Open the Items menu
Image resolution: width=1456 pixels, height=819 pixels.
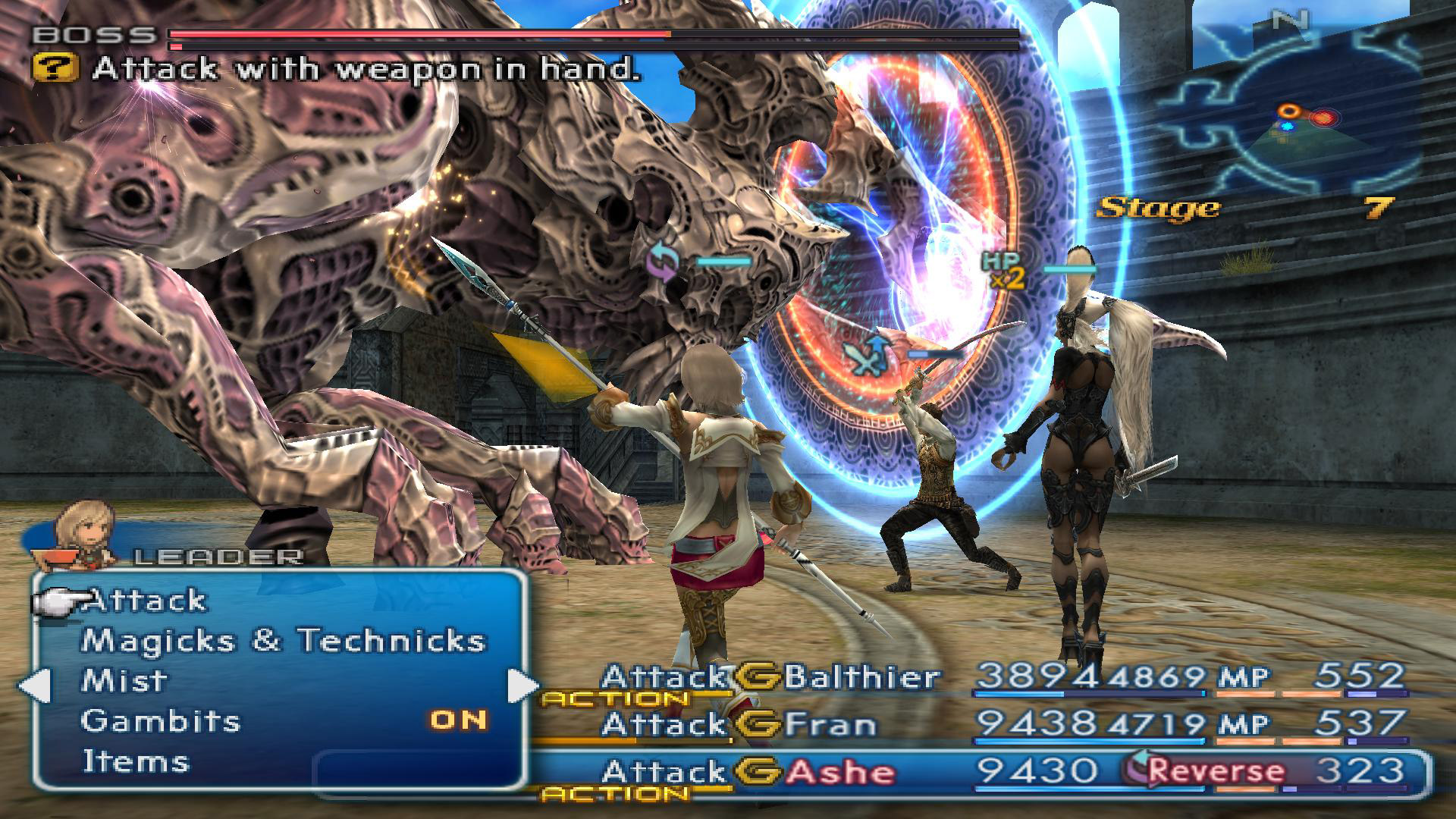click(136, 761)
